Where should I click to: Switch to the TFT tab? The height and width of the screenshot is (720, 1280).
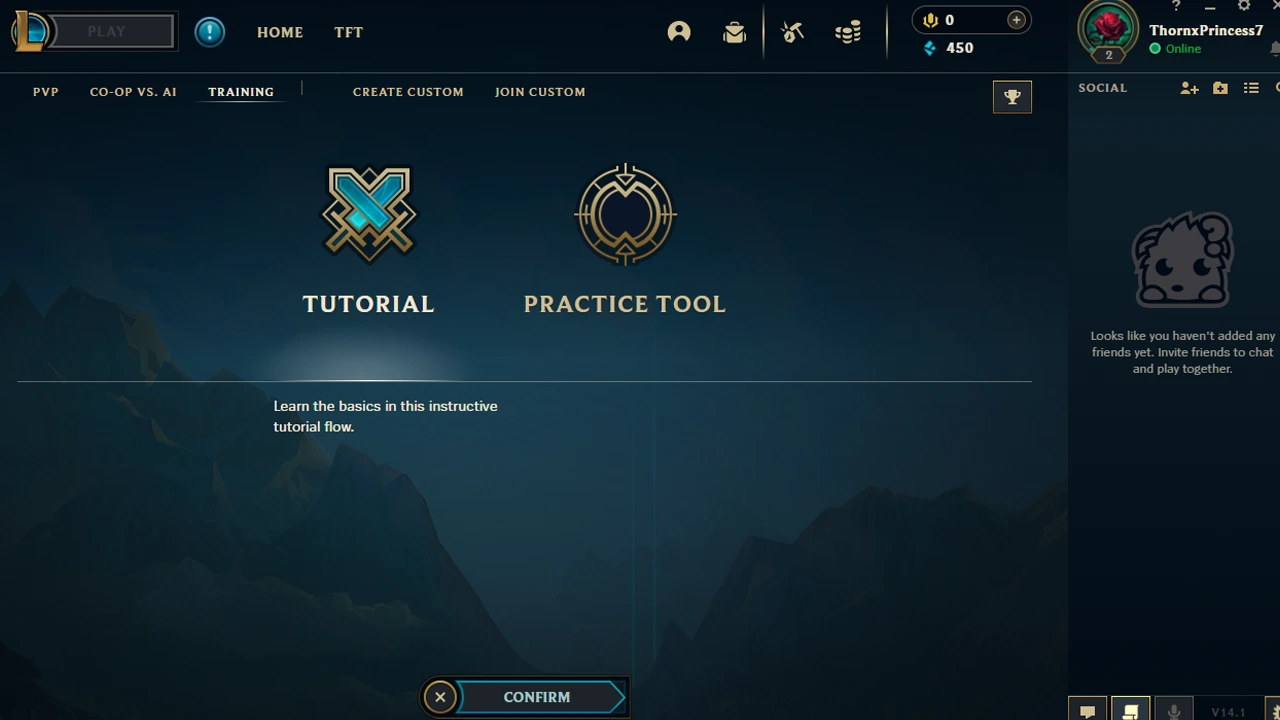pyautogui.click(x=348, y=32)
